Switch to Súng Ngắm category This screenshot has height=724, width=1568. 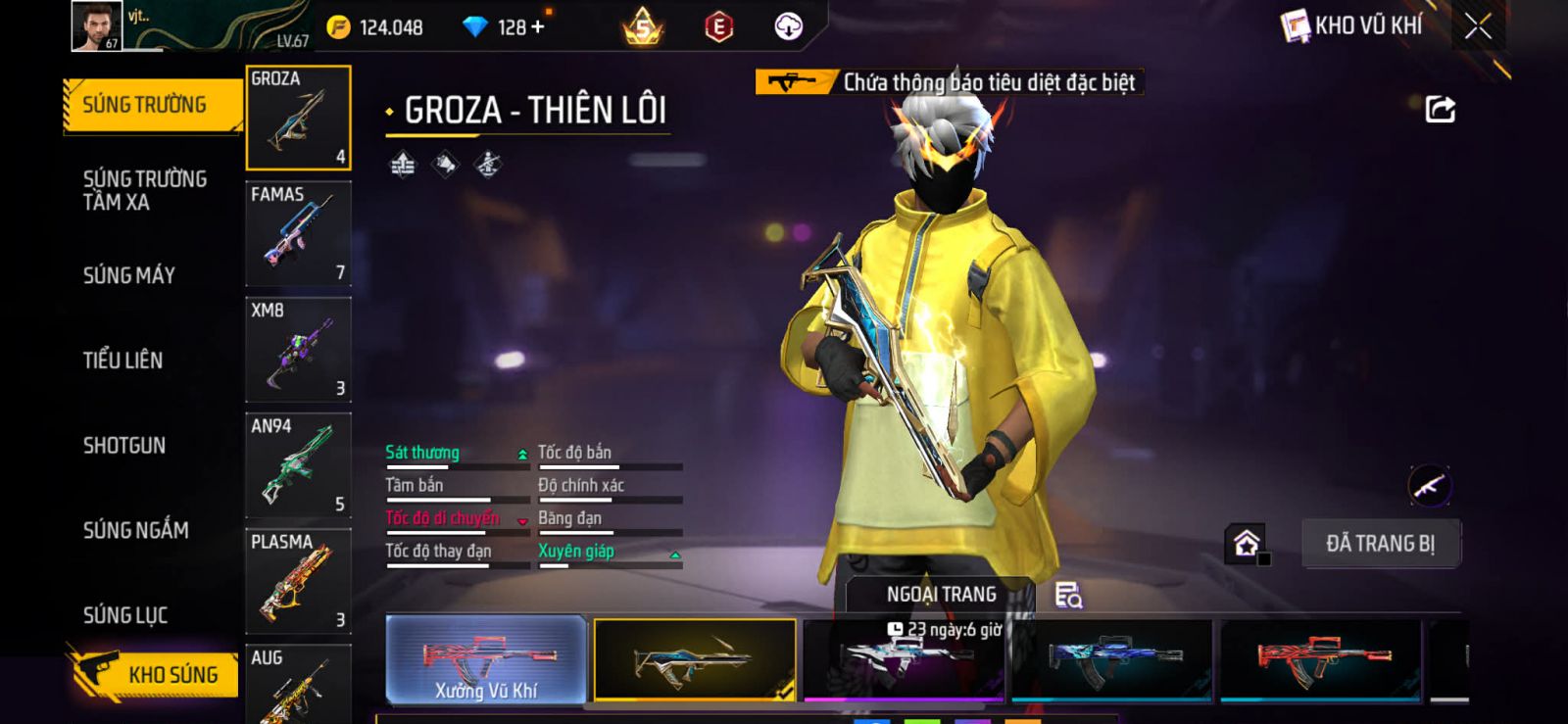click(x=136, y=530)
